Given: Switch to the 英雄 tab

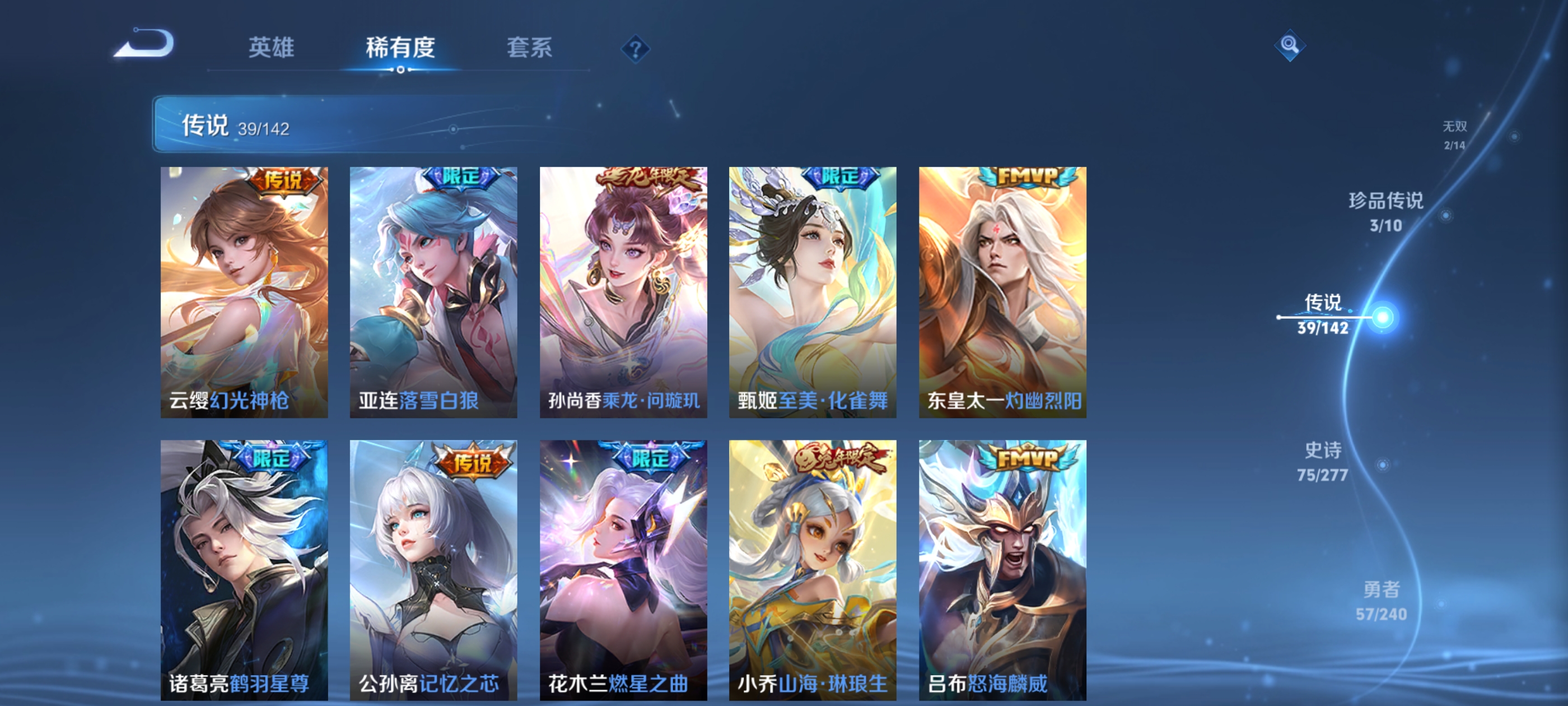Looking at the screenshot, I should point(272,49).
